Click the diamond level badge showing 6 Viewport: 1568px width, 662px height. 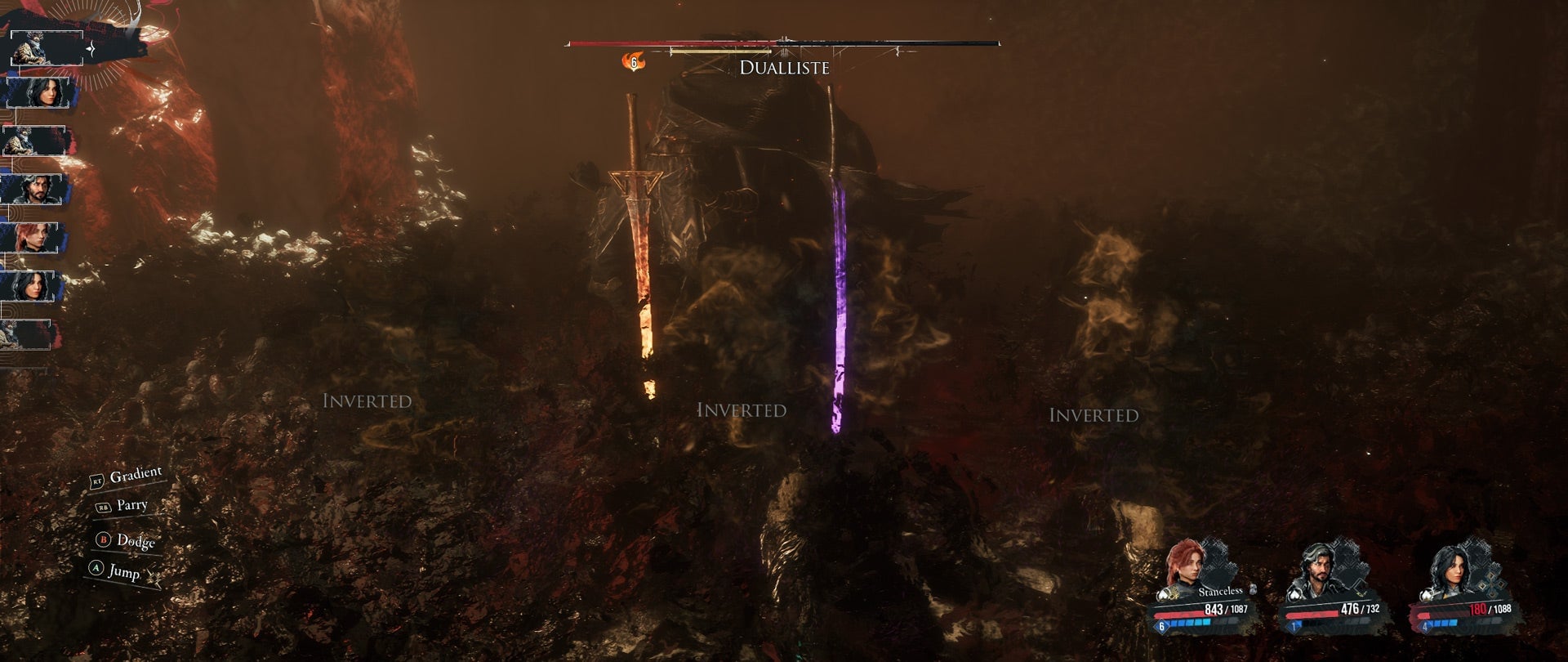coord(1161,627)
